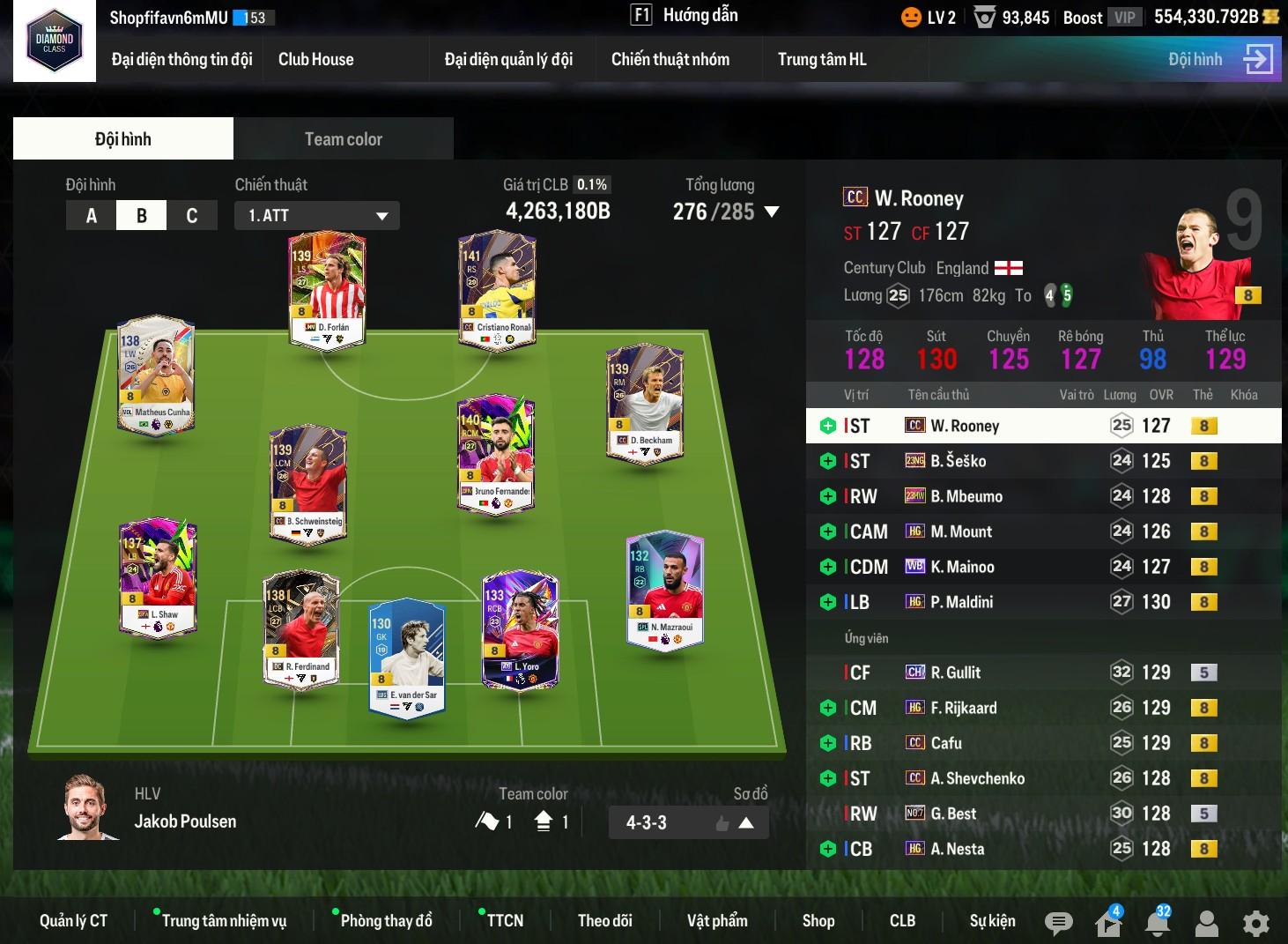Select squad C
This screenshot has height=944, width=1288.
click(x=191, y=216)
